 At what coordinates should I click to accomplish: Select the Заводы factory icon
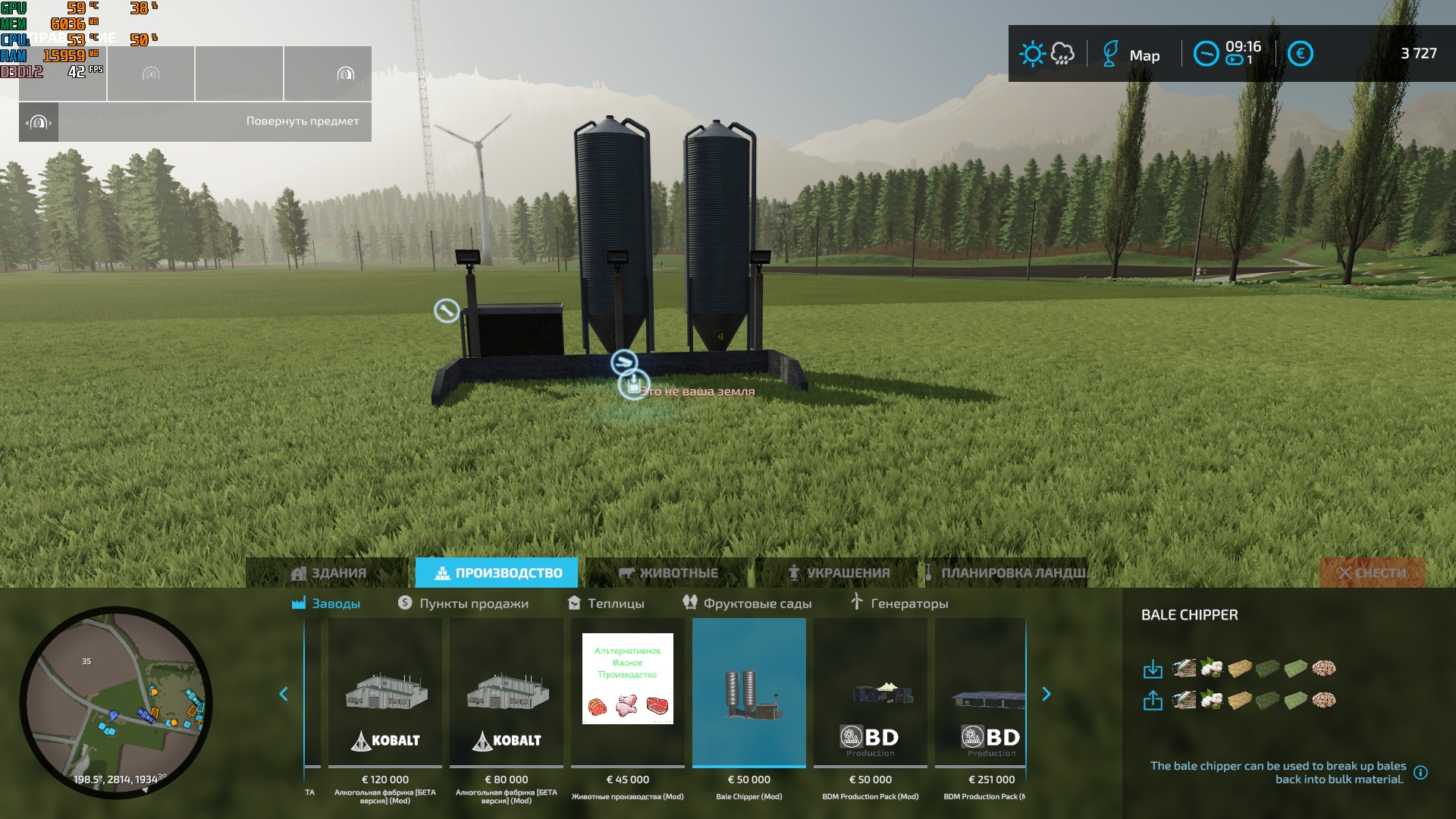(x=300, y=603)
